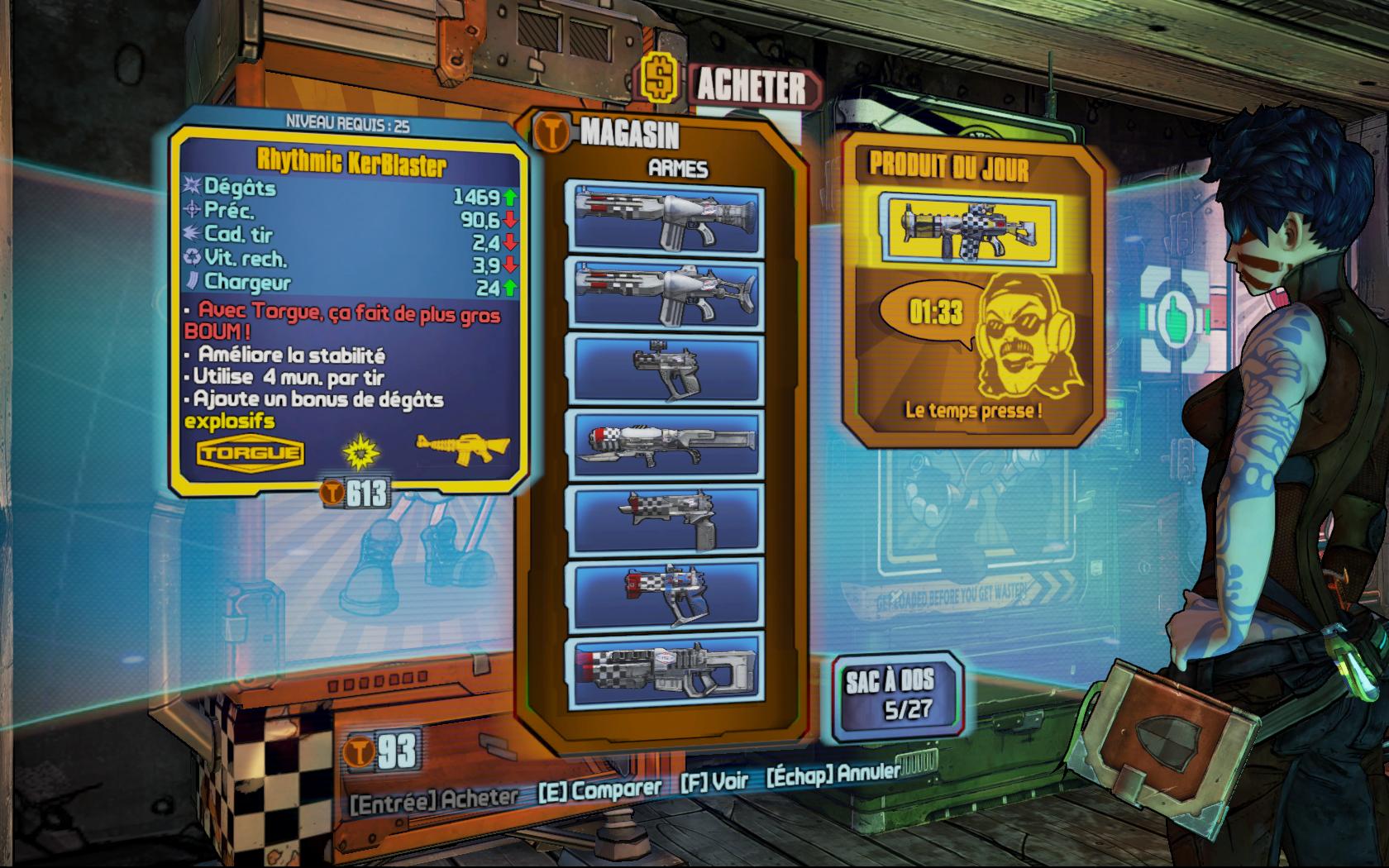Switch to the Acheter tab
This screenshot has width=1389, height=868.
(749, 87)
